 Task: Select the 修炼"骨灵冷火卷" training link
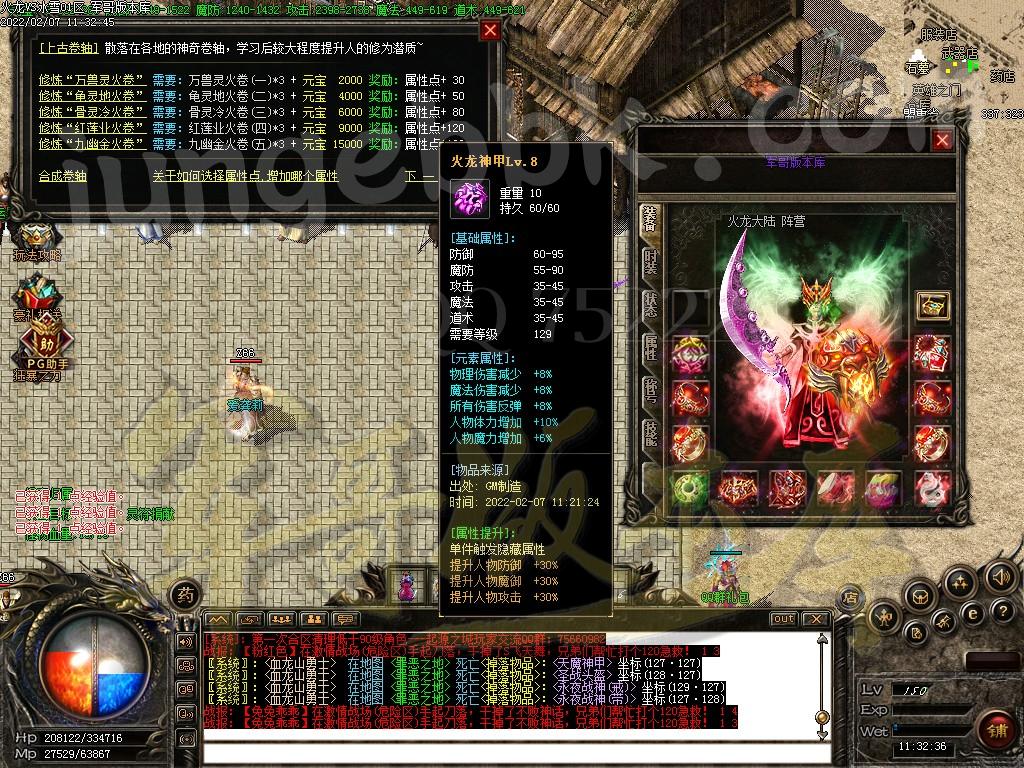tap(92, 112)
